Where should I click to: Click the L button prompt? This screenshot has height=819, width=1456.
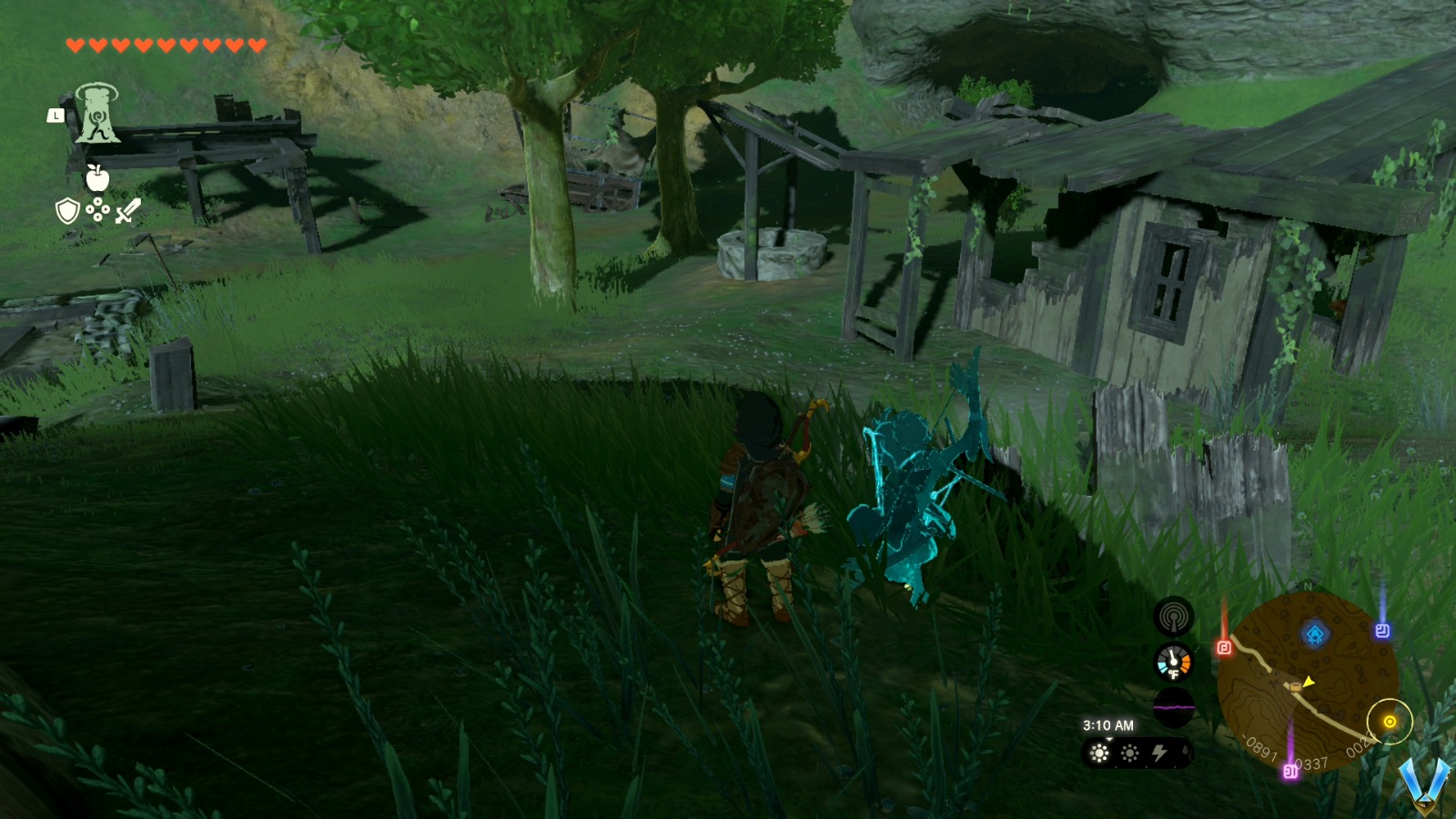point(56,116)
